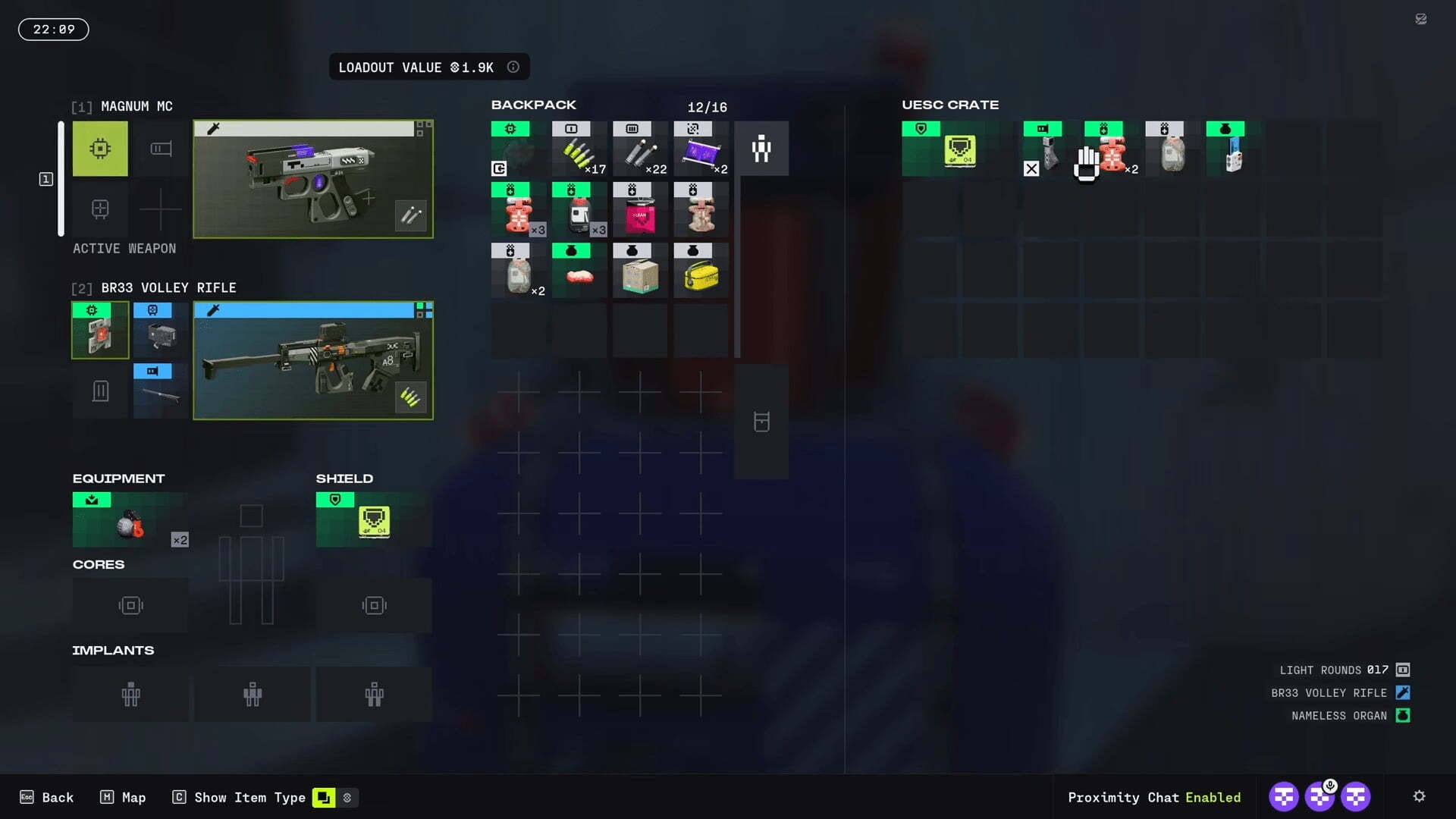The width and height of the screenshot is (1456, 819).
Task: Select the Magnum MC weapon slot
Action: click(313, 180)
